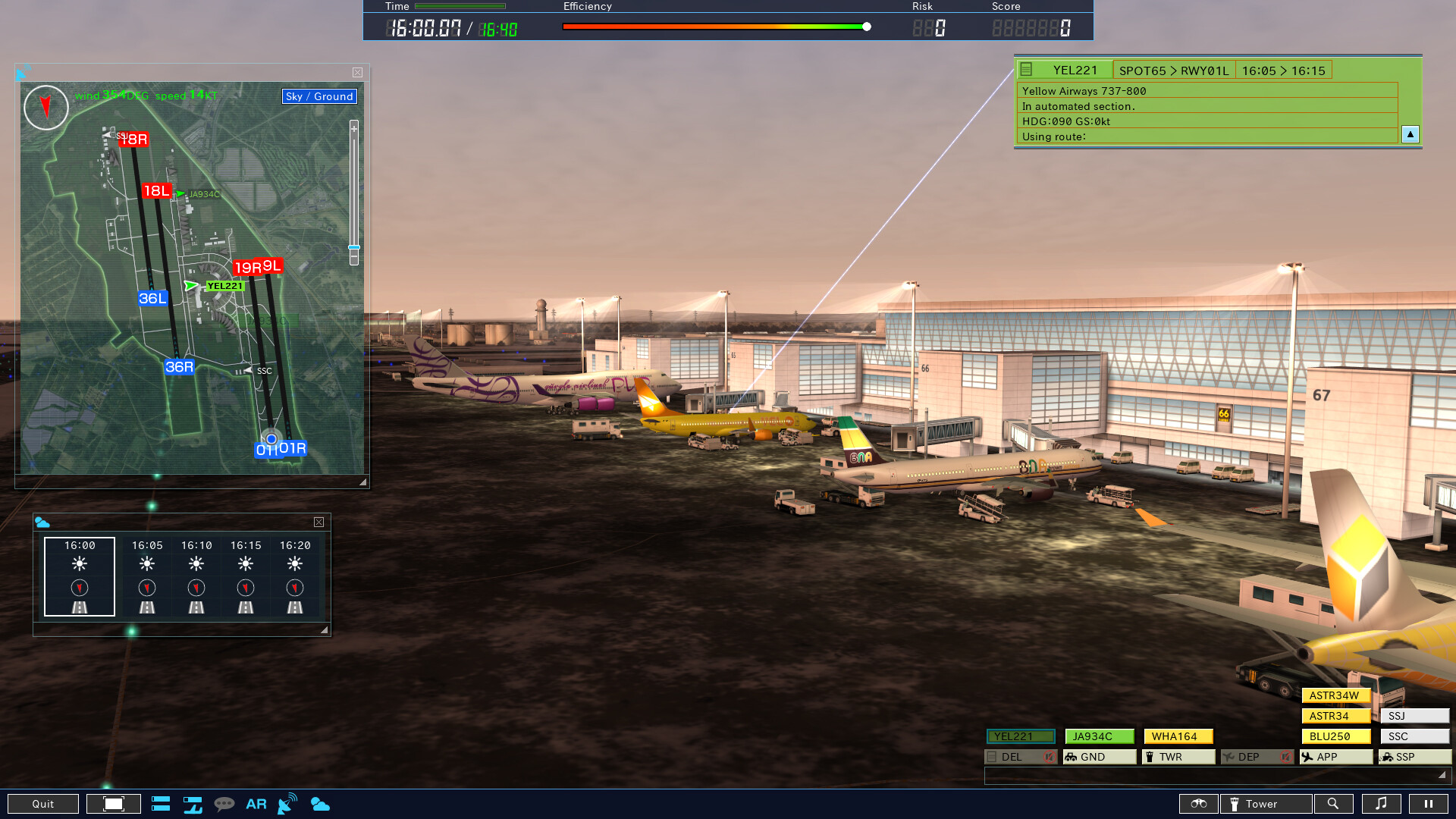Expand the YEL221 info panel arrow

[1410, 134]
